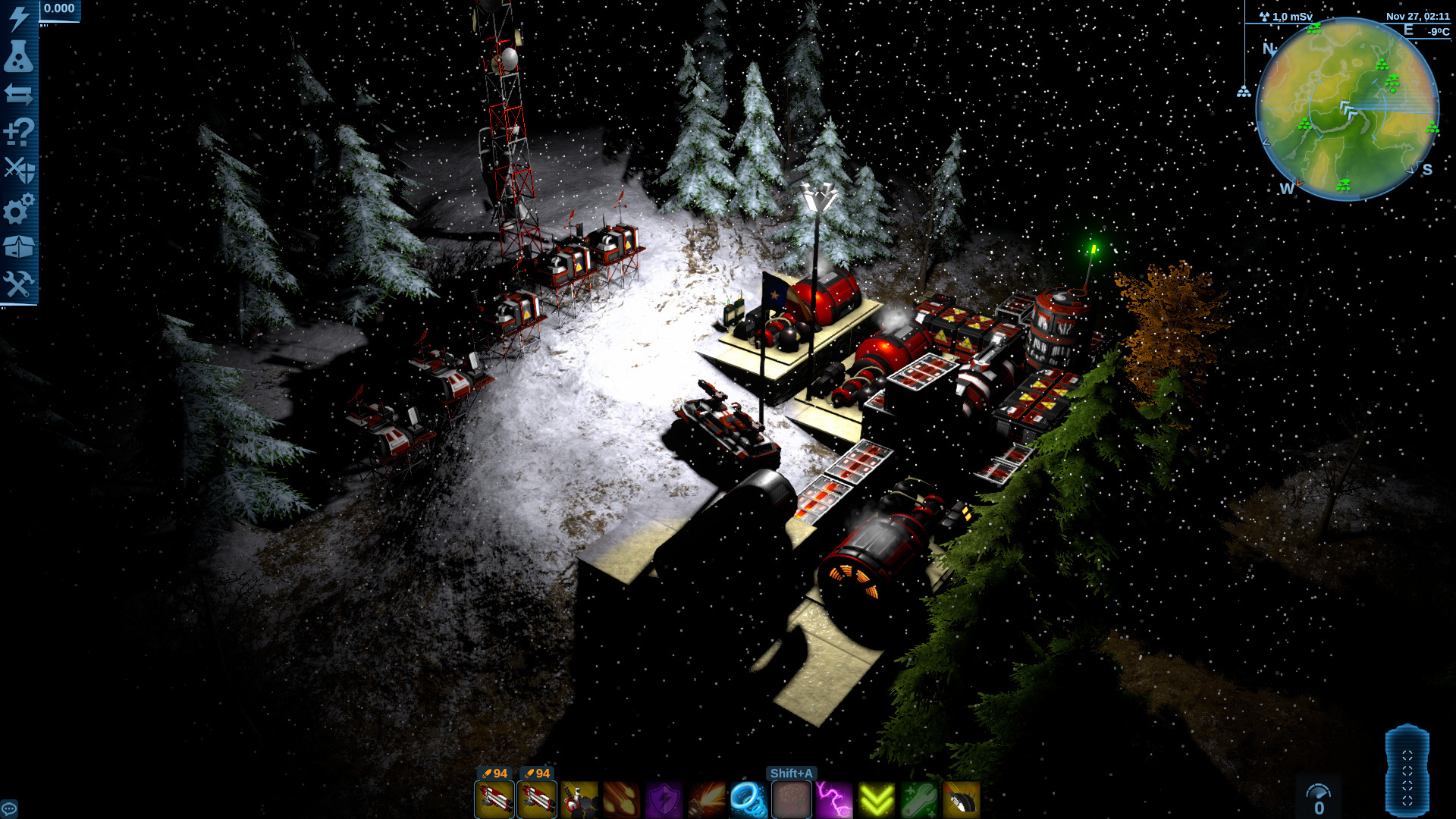Click the transfer arrows sidebar icon
The image size is (1456, 819).
19,94
